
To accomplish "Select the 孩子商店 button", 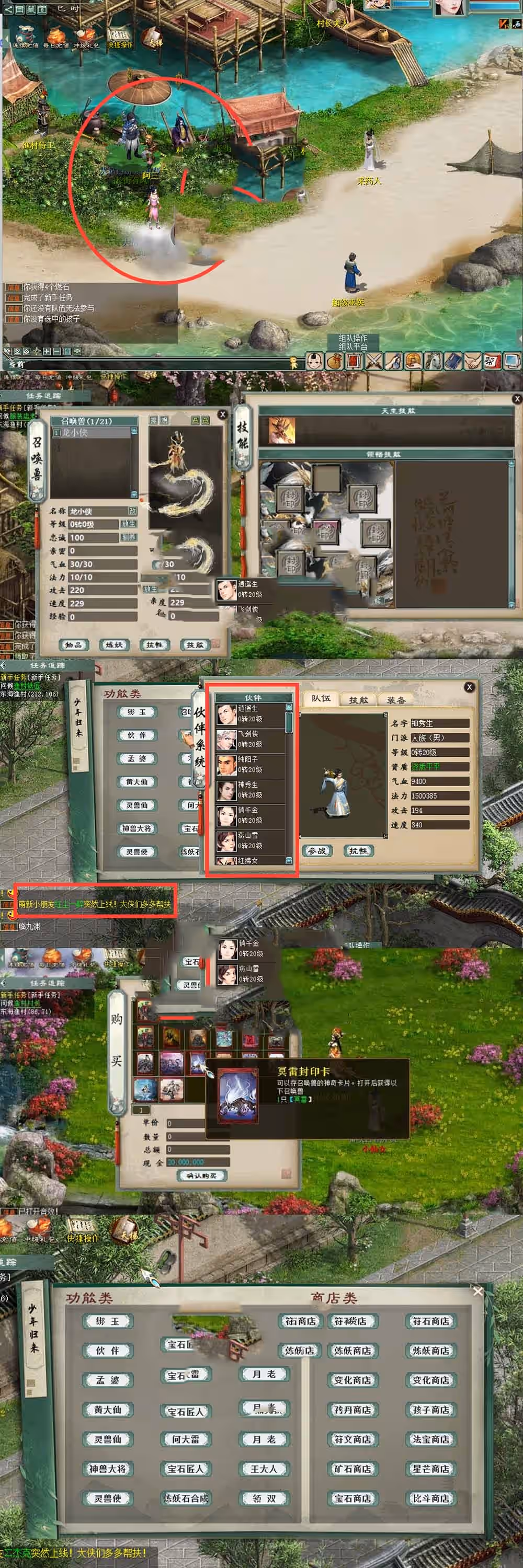I will (431, 1410).
